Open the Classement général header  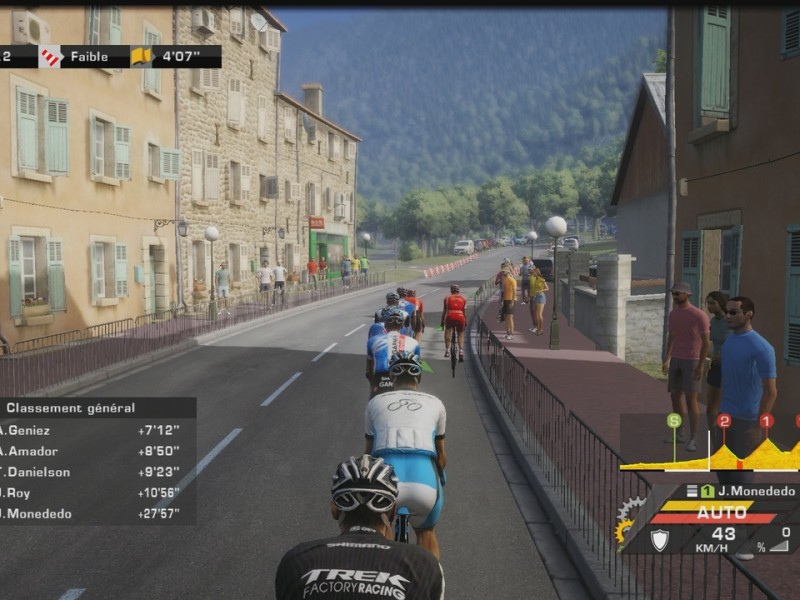pyautogui.click(x=70, y=408)
